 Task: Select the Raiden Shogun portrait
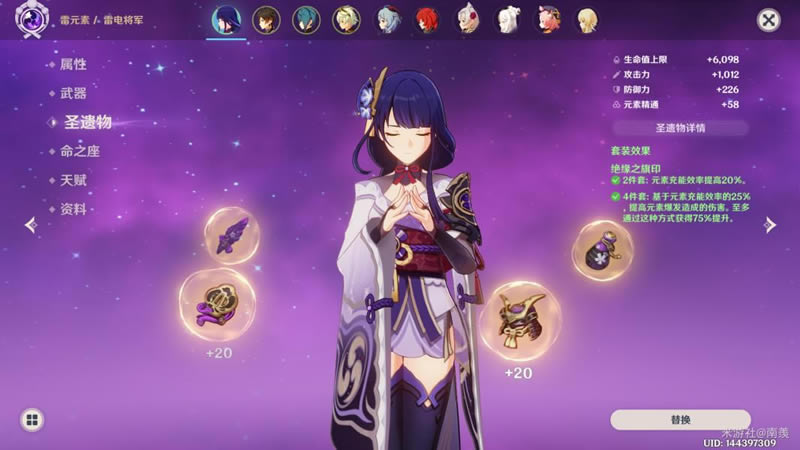227,20
